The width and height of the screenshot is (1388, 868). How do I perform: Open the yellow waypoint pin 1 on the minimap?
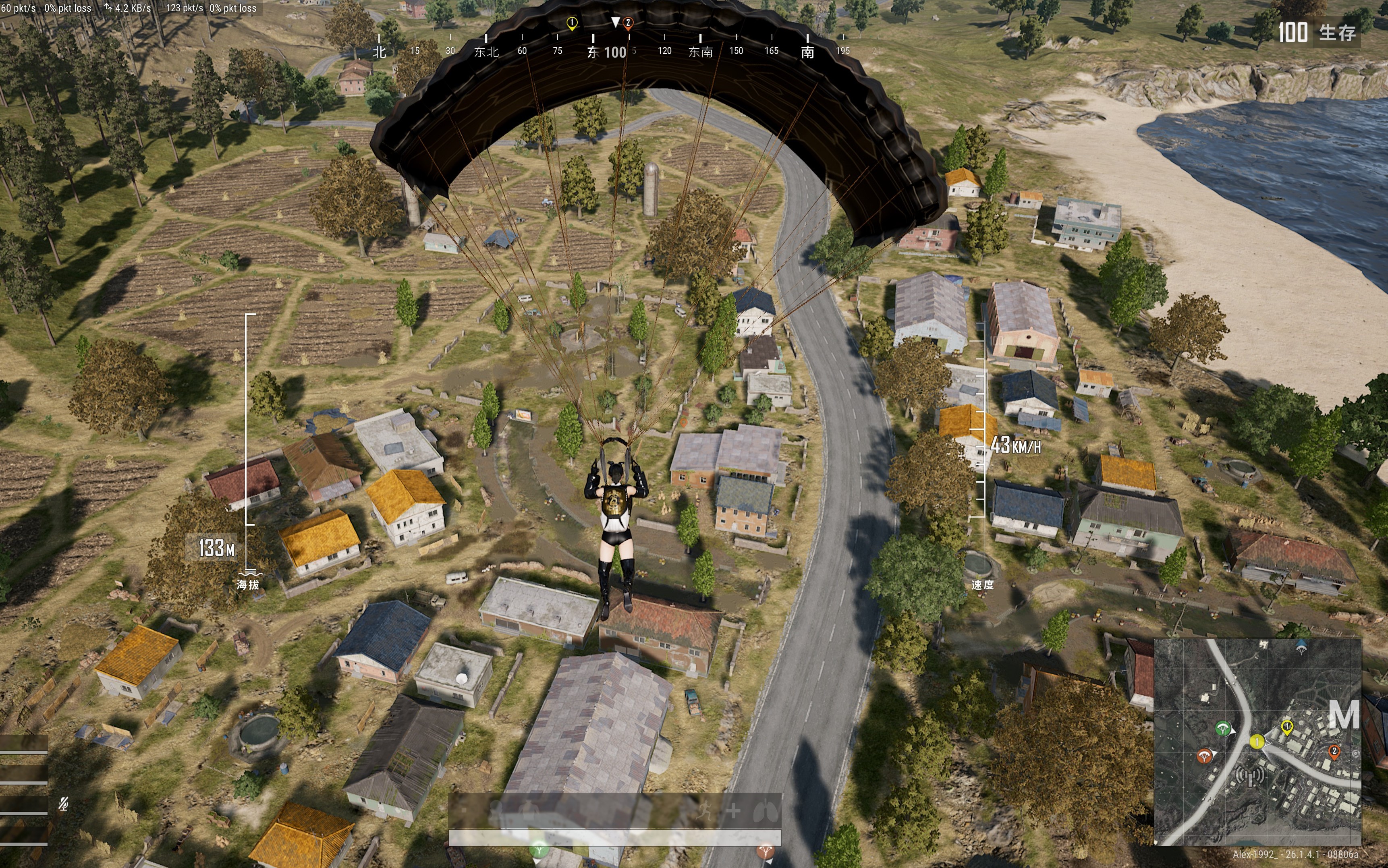coord(1287,727)
